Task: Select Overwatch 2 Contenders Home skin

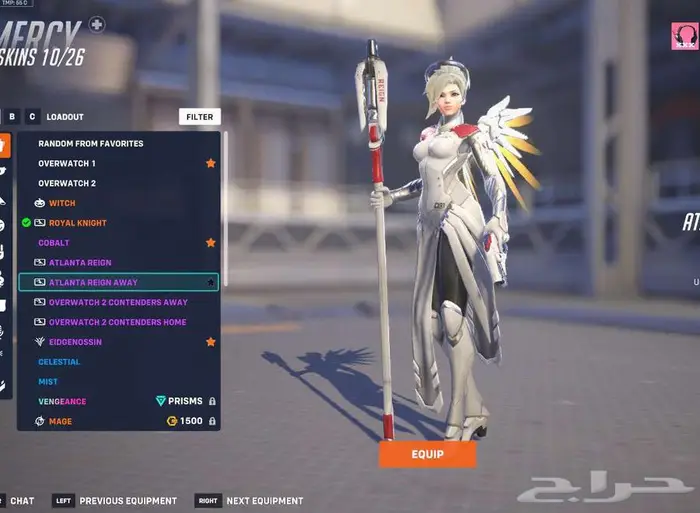Action: click(117, 322)
